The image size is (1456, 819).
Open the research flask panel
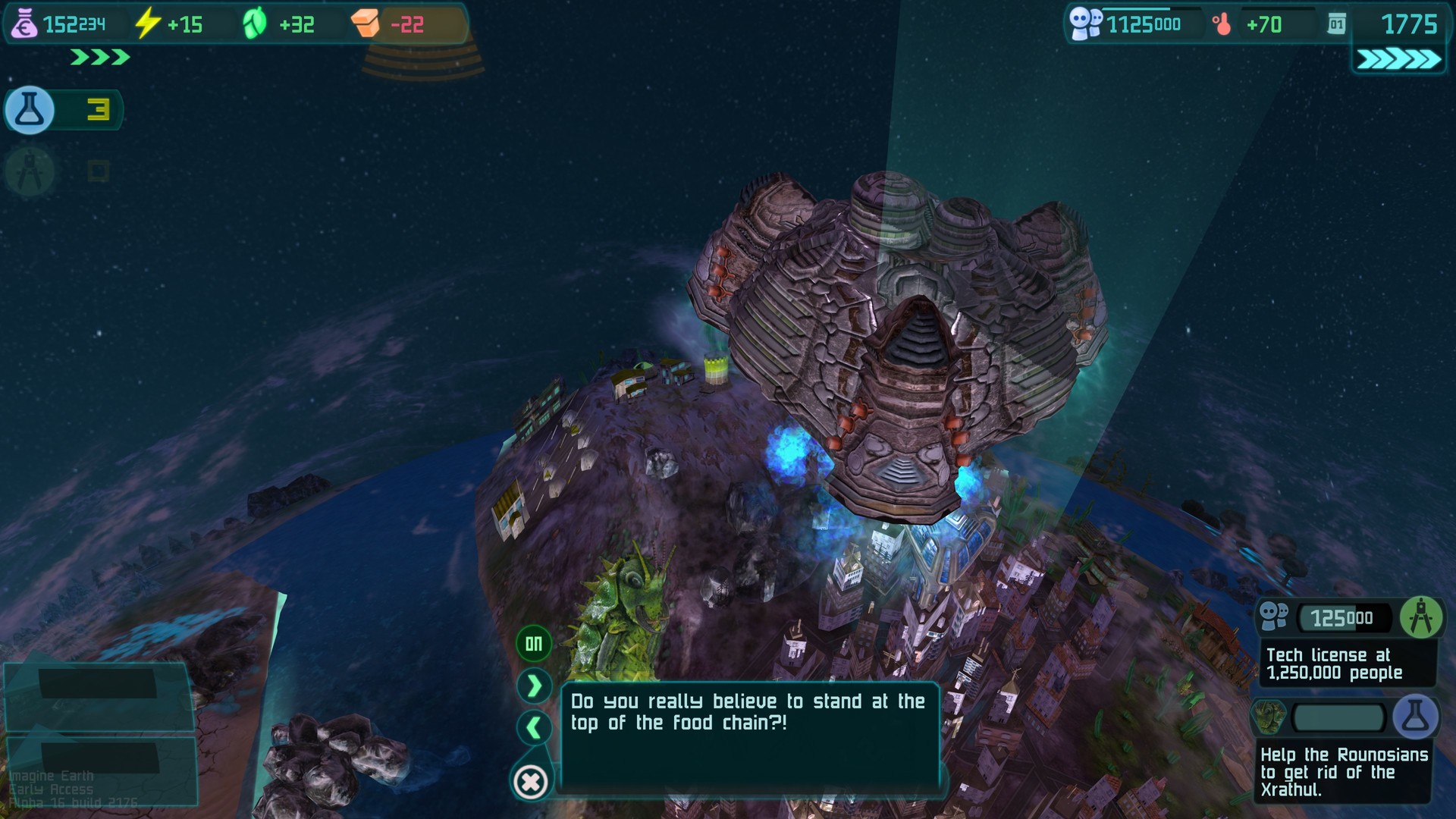pos(29,110)
